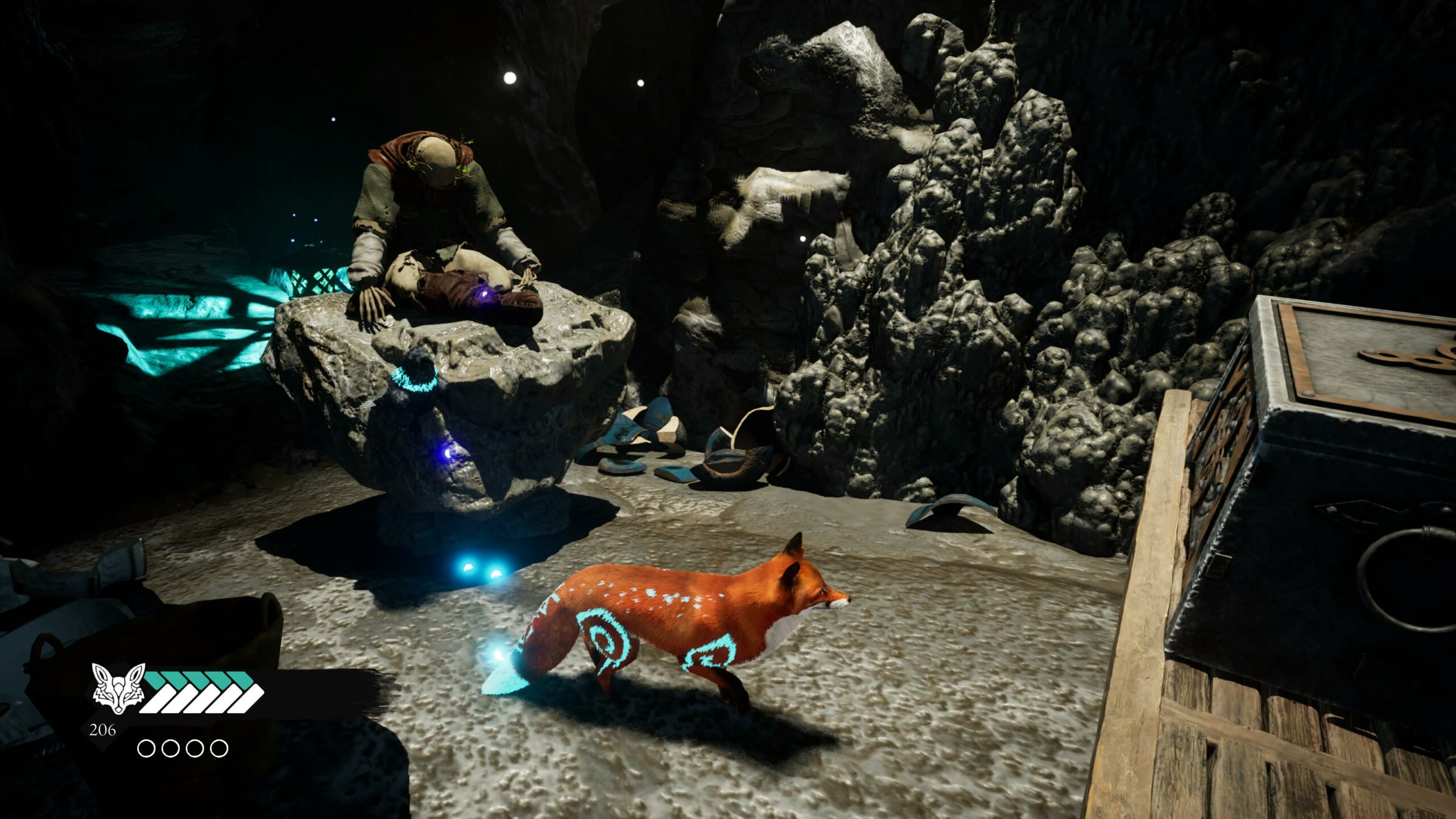Viewport: 1456px width, 819px height.
Task: Click the white fox head emblem
Action: pyautogui.click(x=118, y=688)
